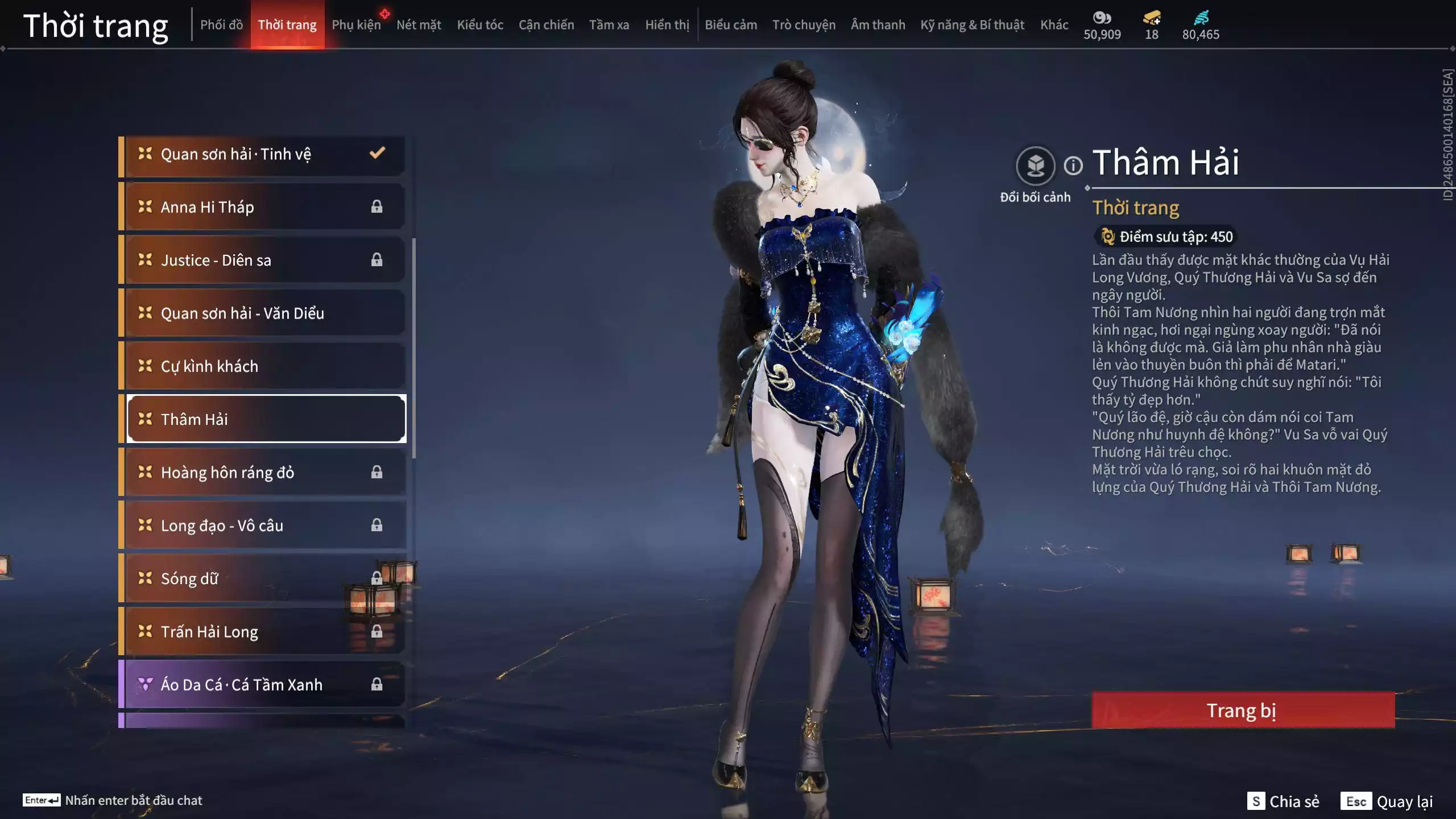Image resolution: width=1456 pixels, height=819 pixels.
Task: Select the Khác tab
Action: pos(1054,25)
